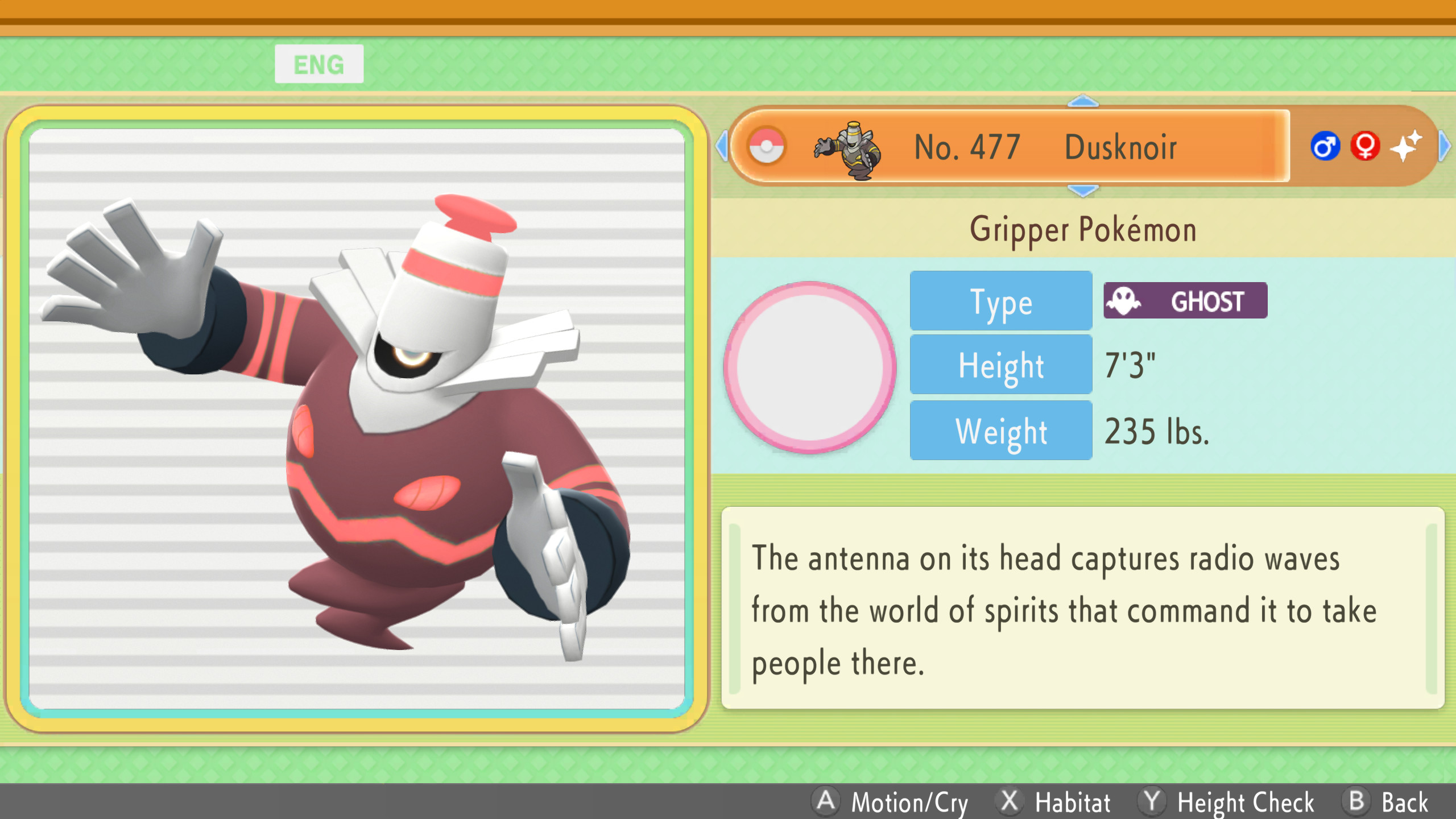Expand the upward arrow above the Pokémon name
Viewport: 1456px width, 819px height.
(x=1084, y=101)
